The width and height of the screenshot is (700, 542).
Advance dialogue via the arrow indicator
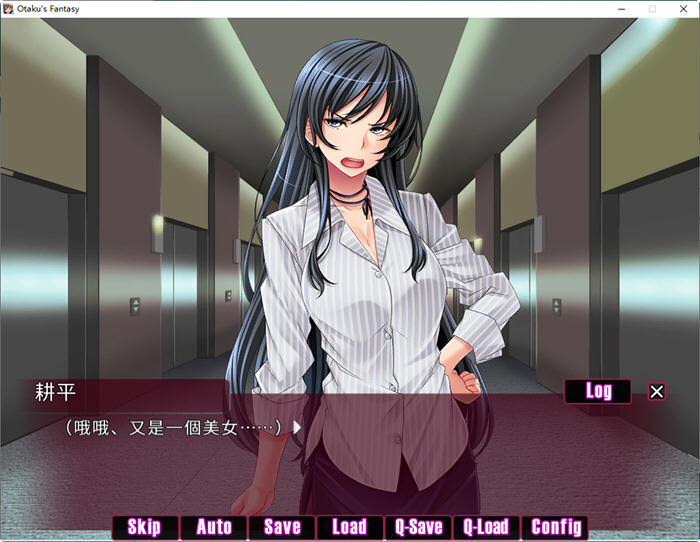click(x=297, y=427)
